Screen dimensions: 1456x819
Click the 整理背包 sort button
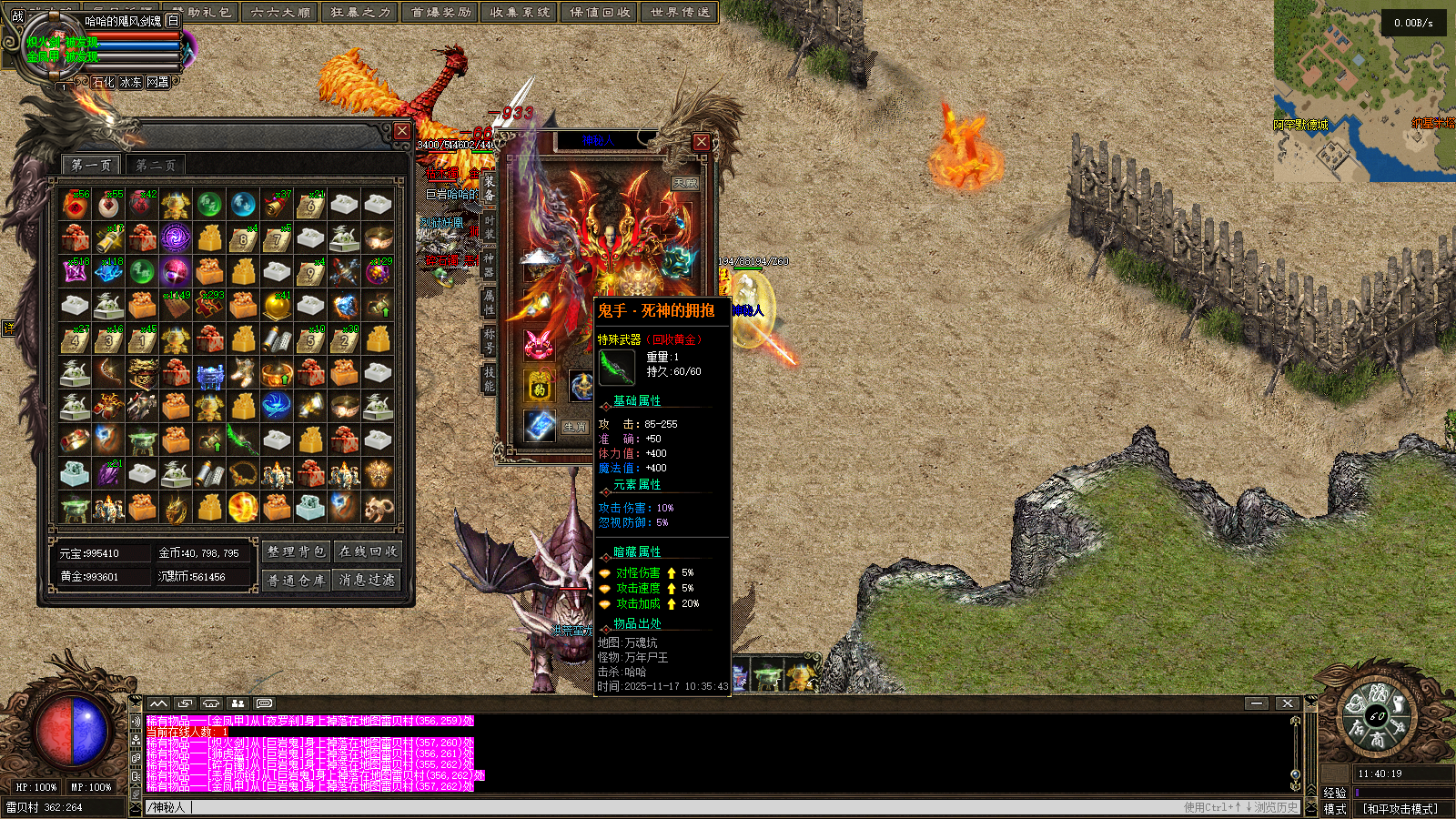(x=296, y=551)
